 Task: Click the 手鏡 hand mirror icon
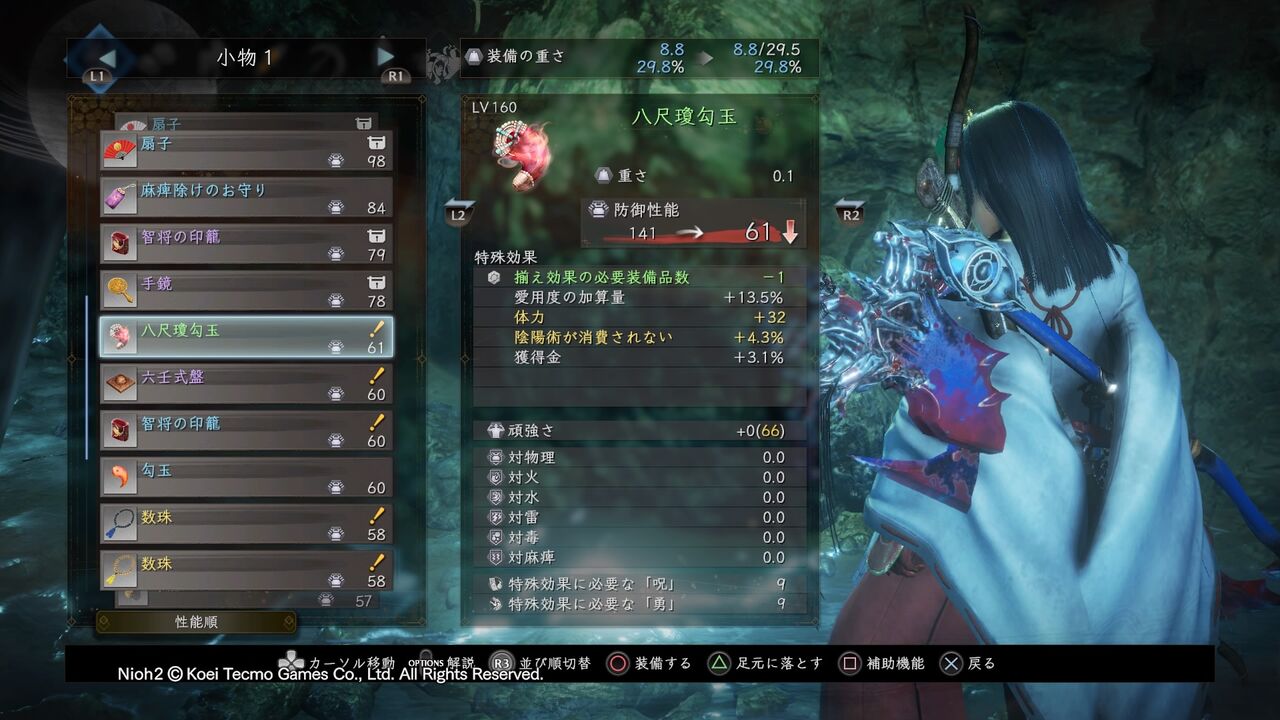click(x=120, y=288)
